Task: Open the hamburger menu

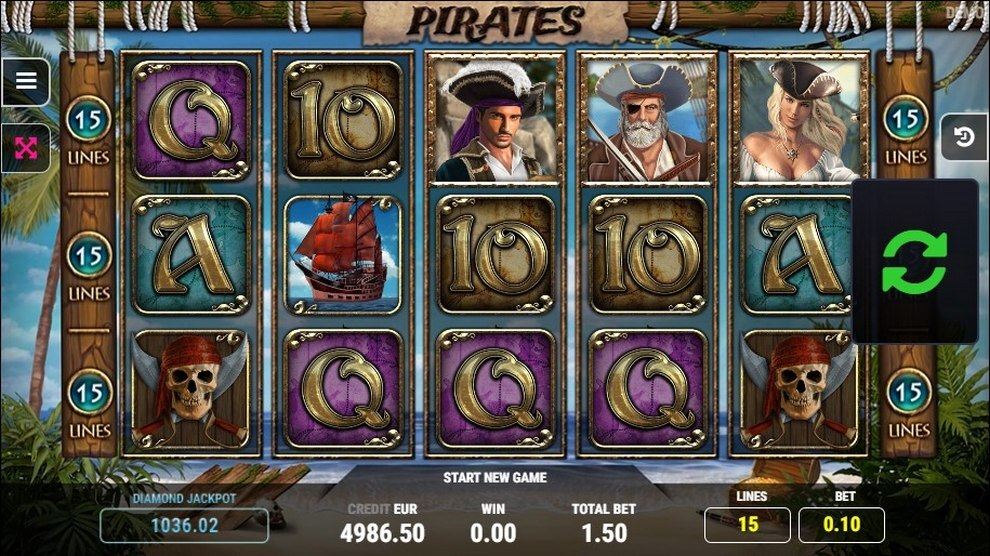Action: click(26, 82)
